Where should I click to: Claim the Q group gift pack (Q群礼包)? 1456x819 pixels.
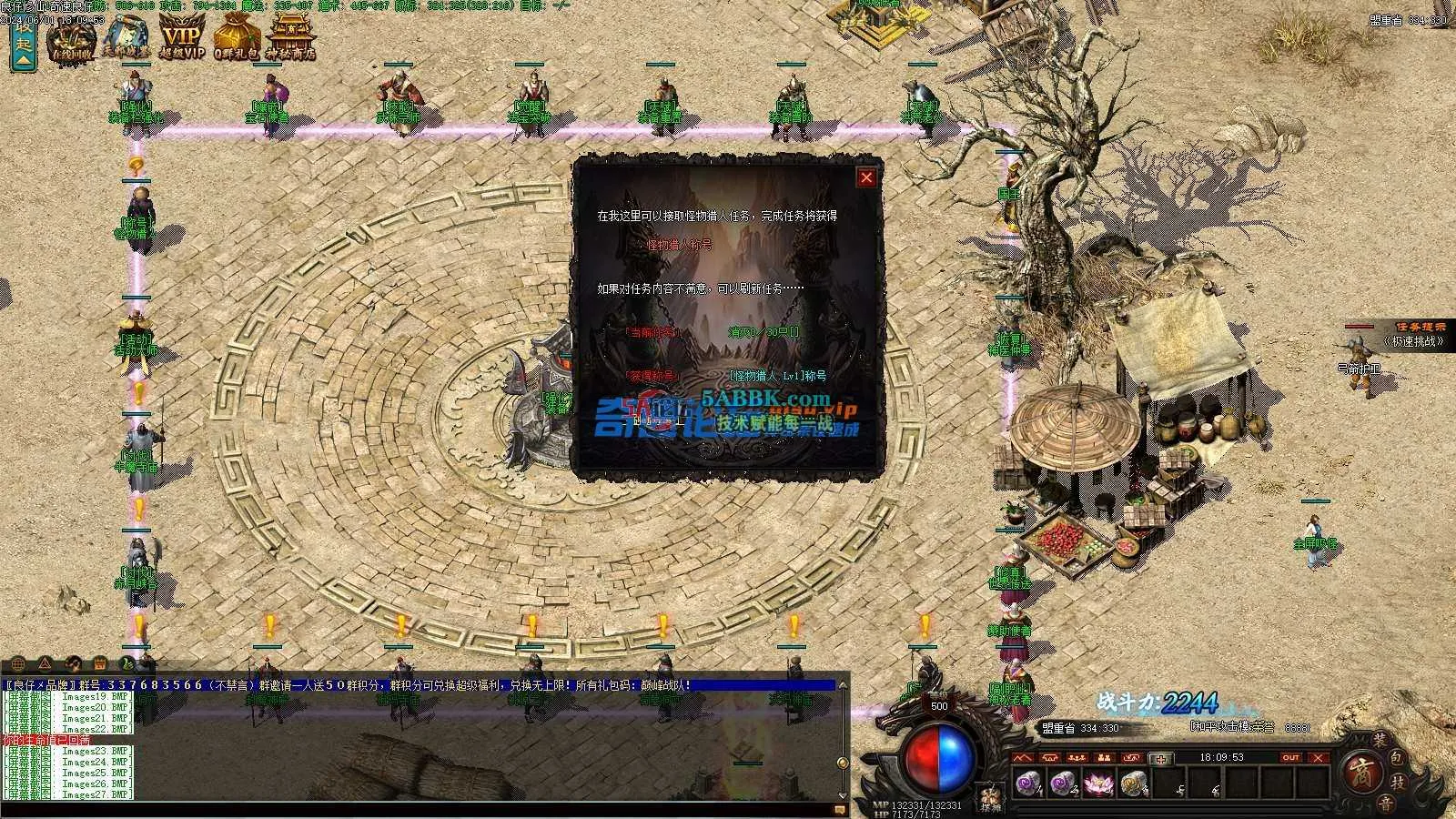237,38
